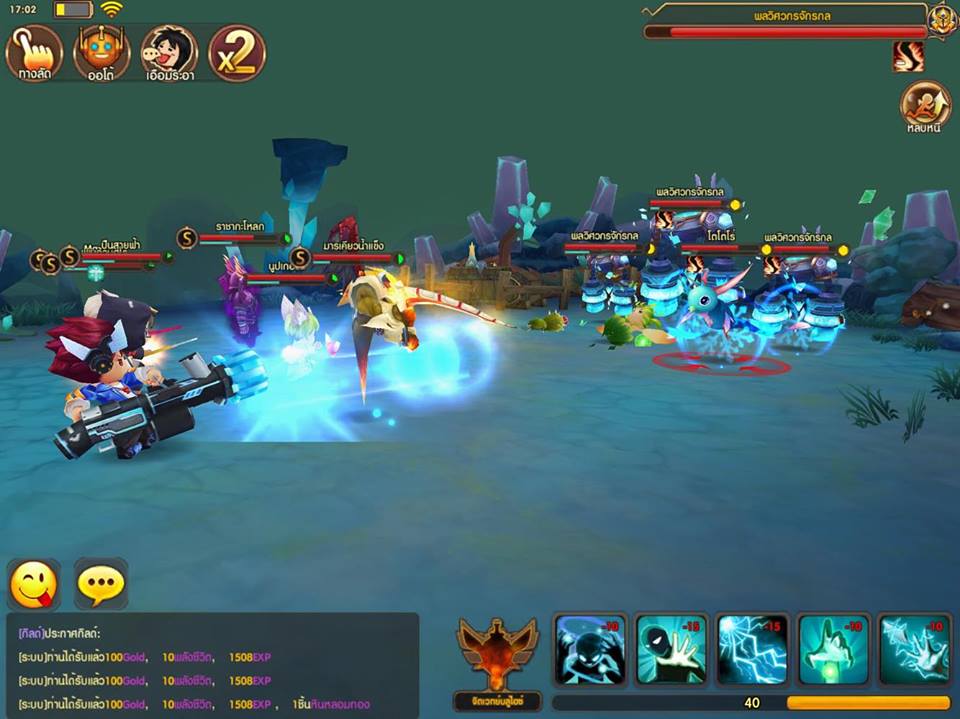Use the glowing orb hand skill
Screen dimensions: 960x719
click(x=833, y=650)
